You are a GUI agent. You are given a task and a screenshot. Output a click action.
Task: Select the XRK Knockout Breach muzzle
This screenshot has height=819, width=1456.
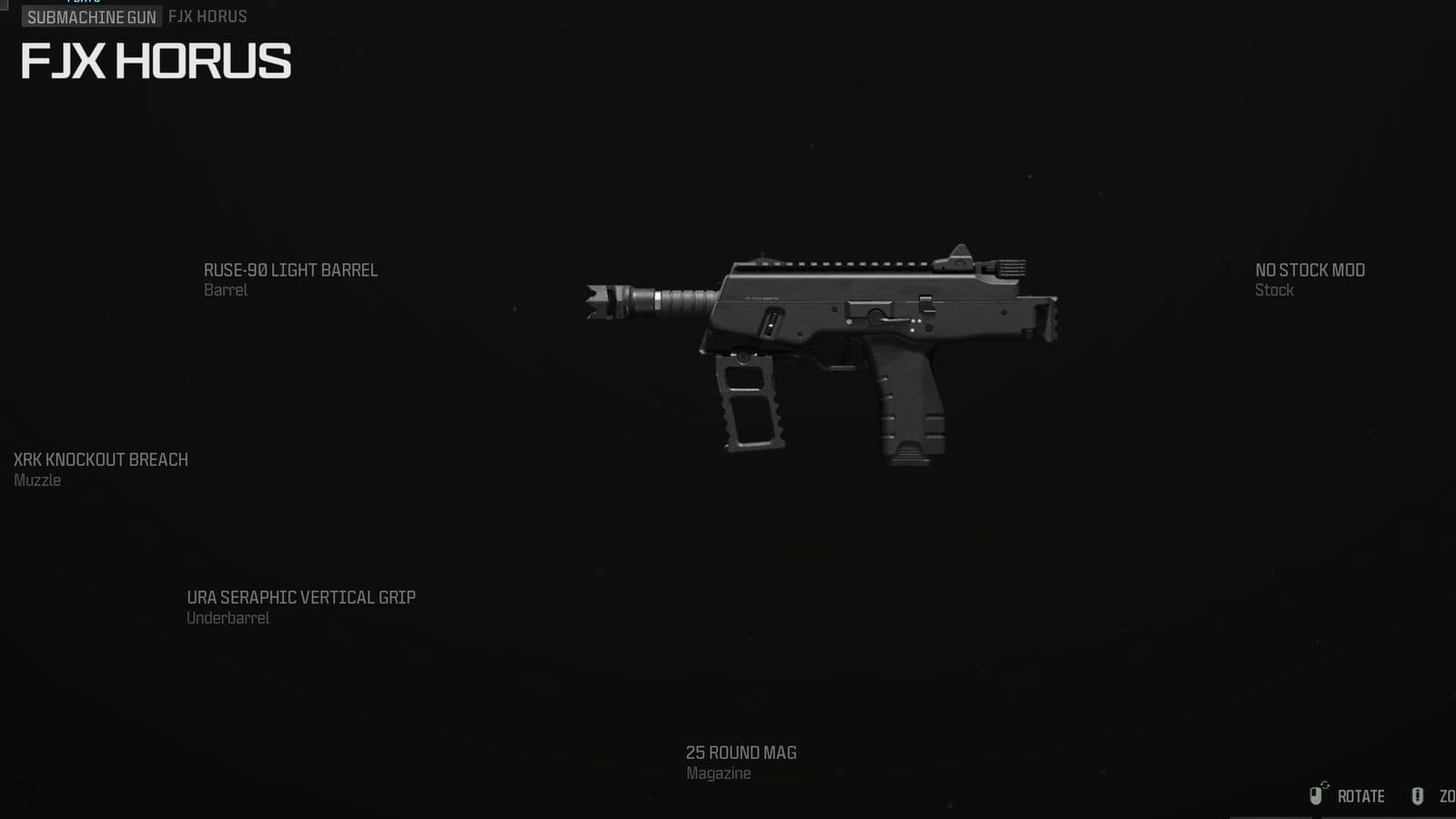(x=99, y=460)
